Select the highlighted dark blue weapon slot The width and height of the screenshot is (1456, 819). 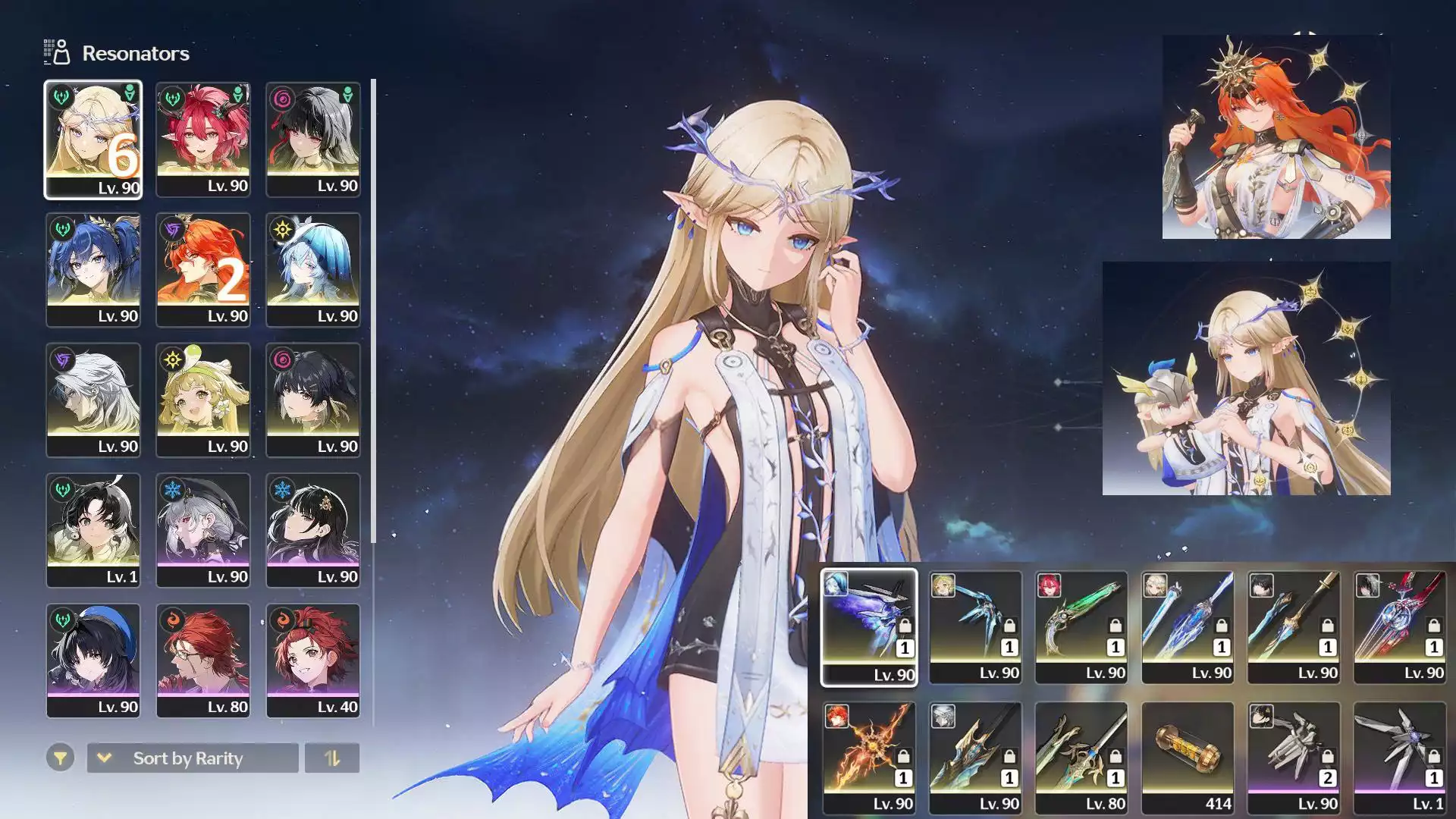tap(869, 627)
